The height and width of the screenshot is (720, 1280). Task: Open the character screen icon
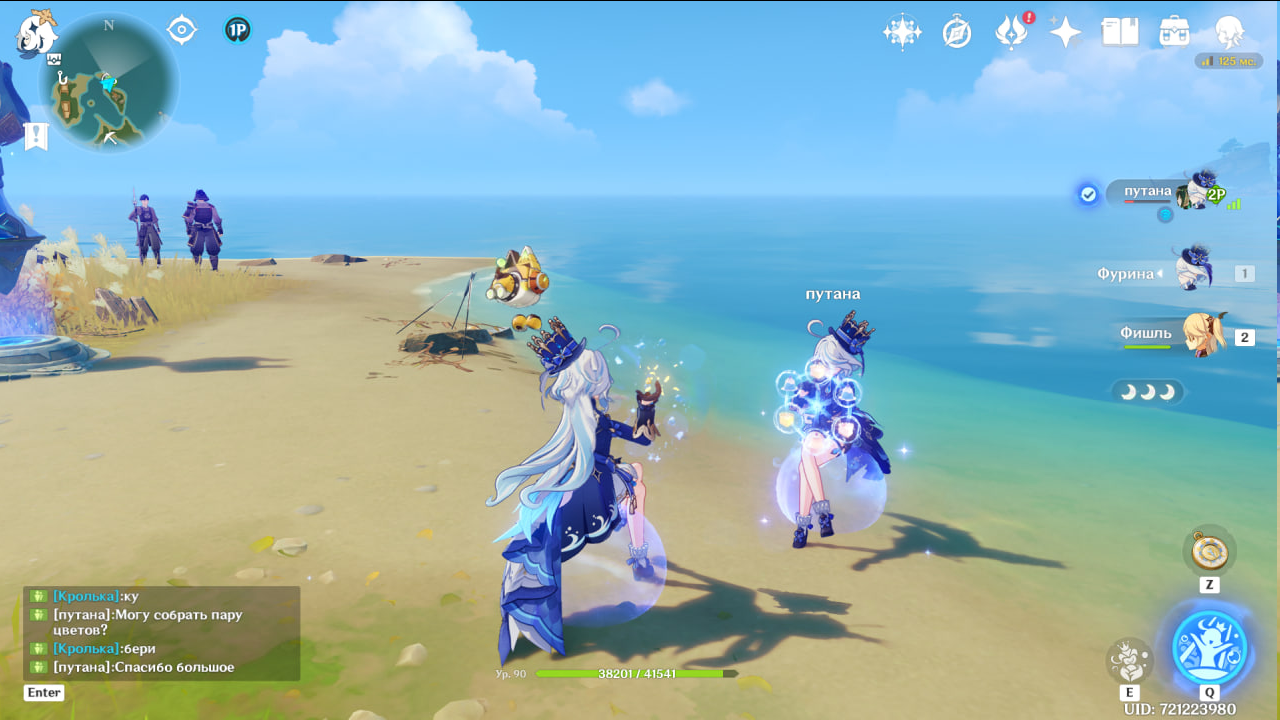pos(1229,32)
